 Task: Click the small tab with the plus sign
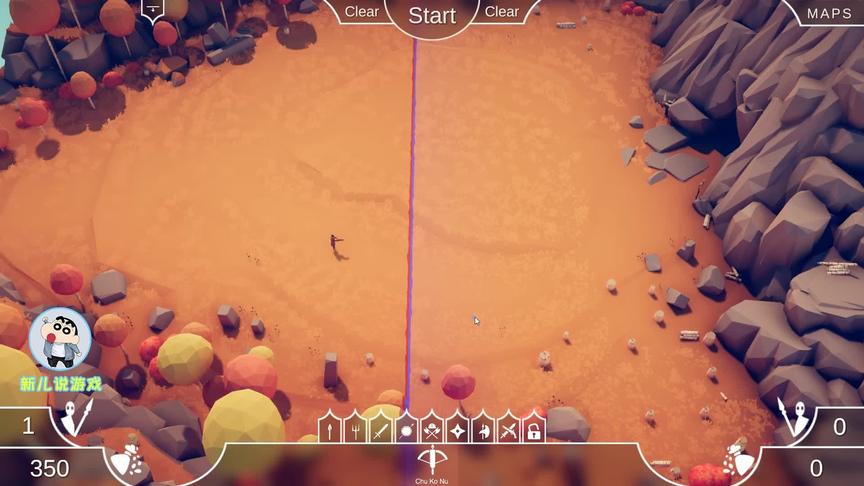(x=152, y=9)
